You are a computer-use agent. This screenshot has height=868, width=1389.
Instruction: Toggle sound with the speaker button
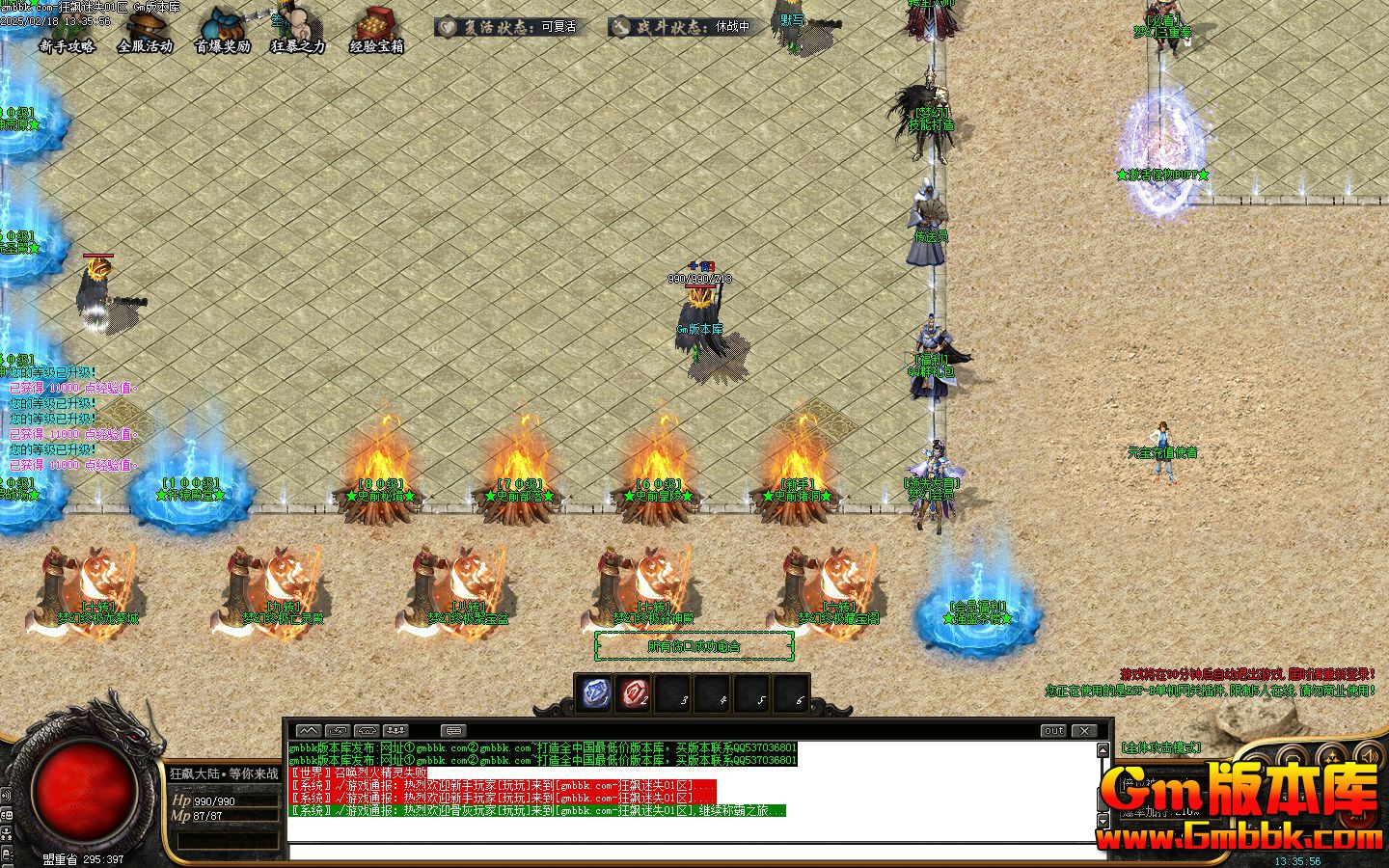(1368, 754)
